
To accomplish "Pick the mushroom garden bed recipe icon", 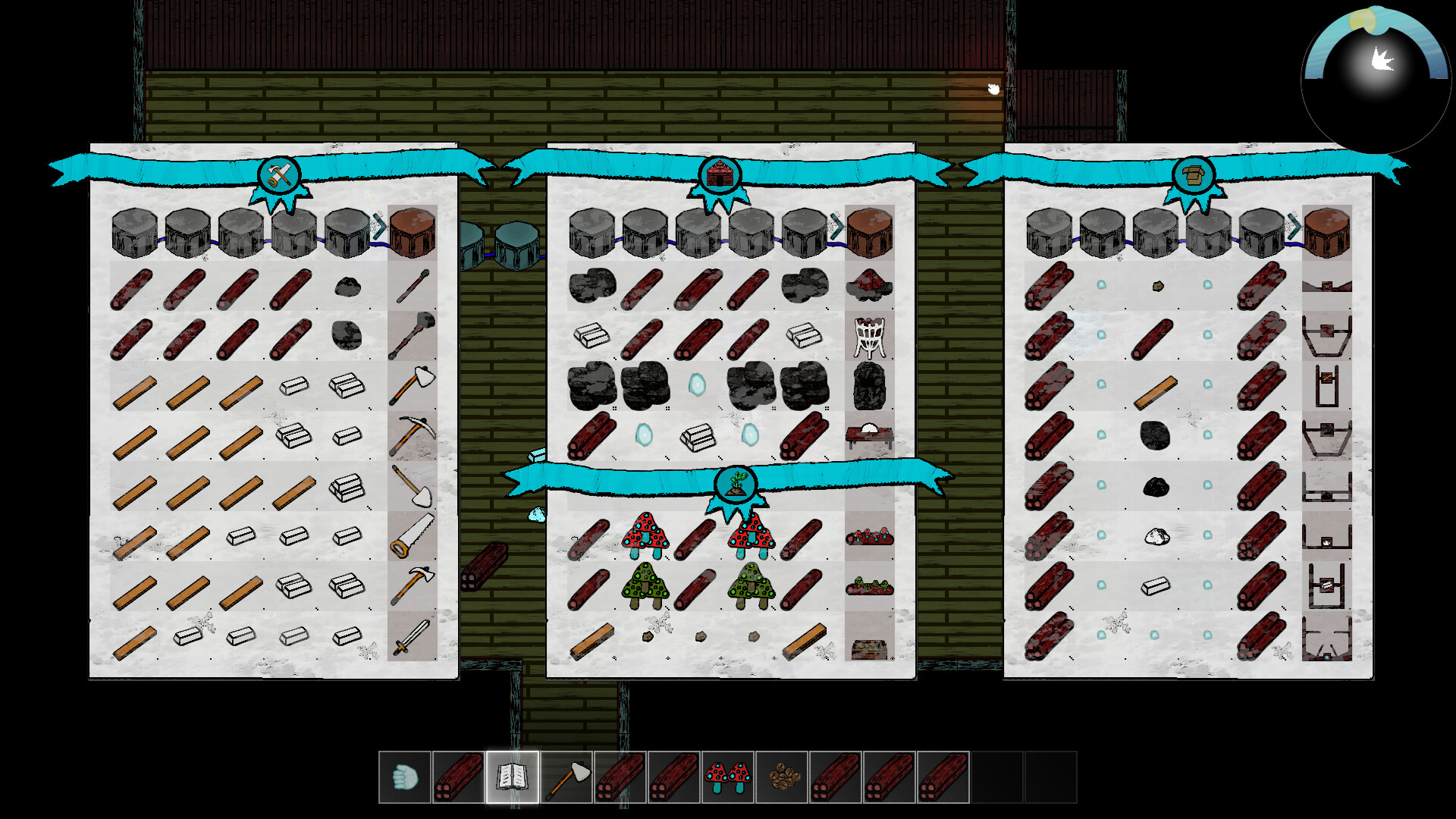I will [x=870, y=536].
